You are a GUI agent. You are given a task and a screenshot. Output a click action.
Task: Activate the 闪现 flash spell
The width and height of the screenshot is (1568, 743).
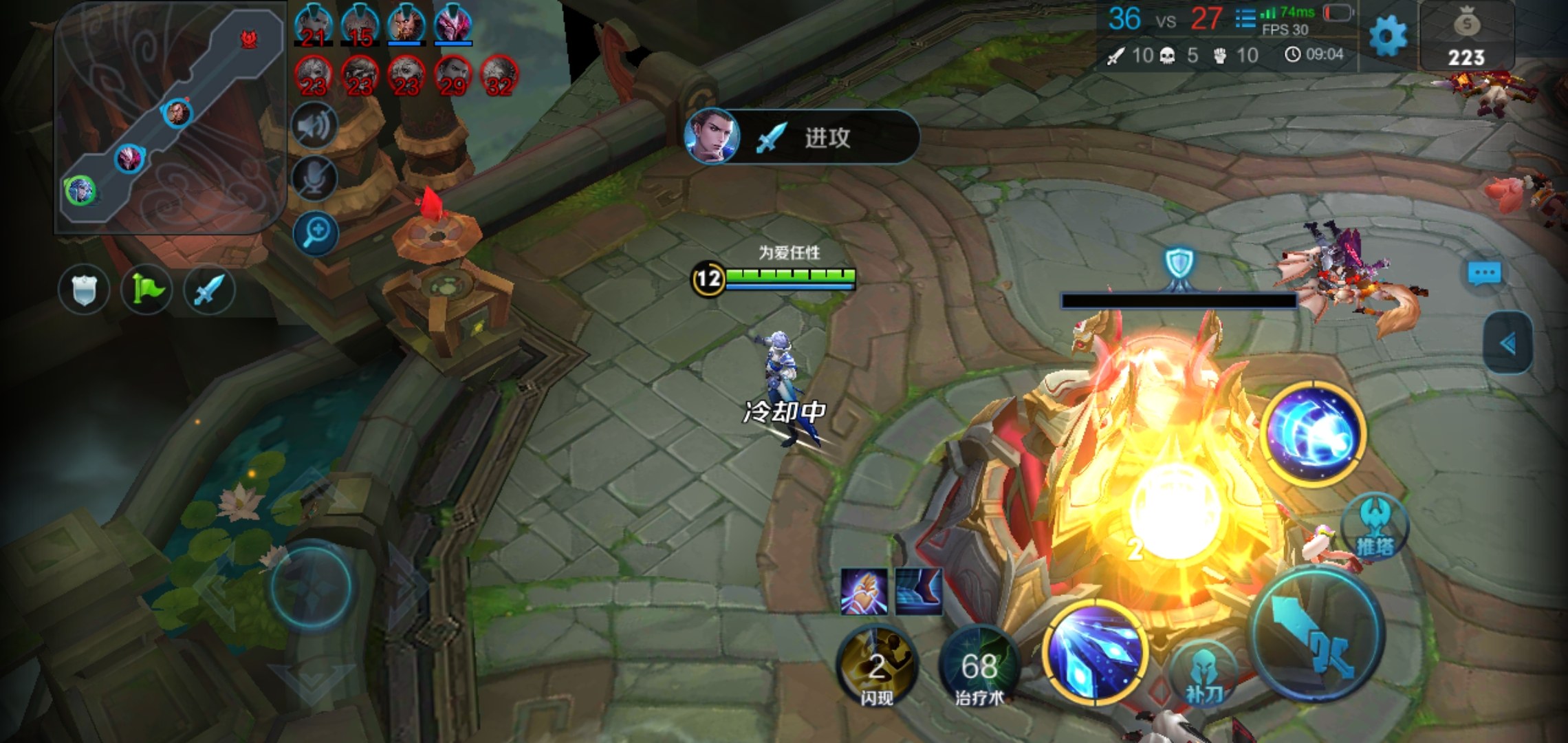pyautogui.click(x=876, y=666)
